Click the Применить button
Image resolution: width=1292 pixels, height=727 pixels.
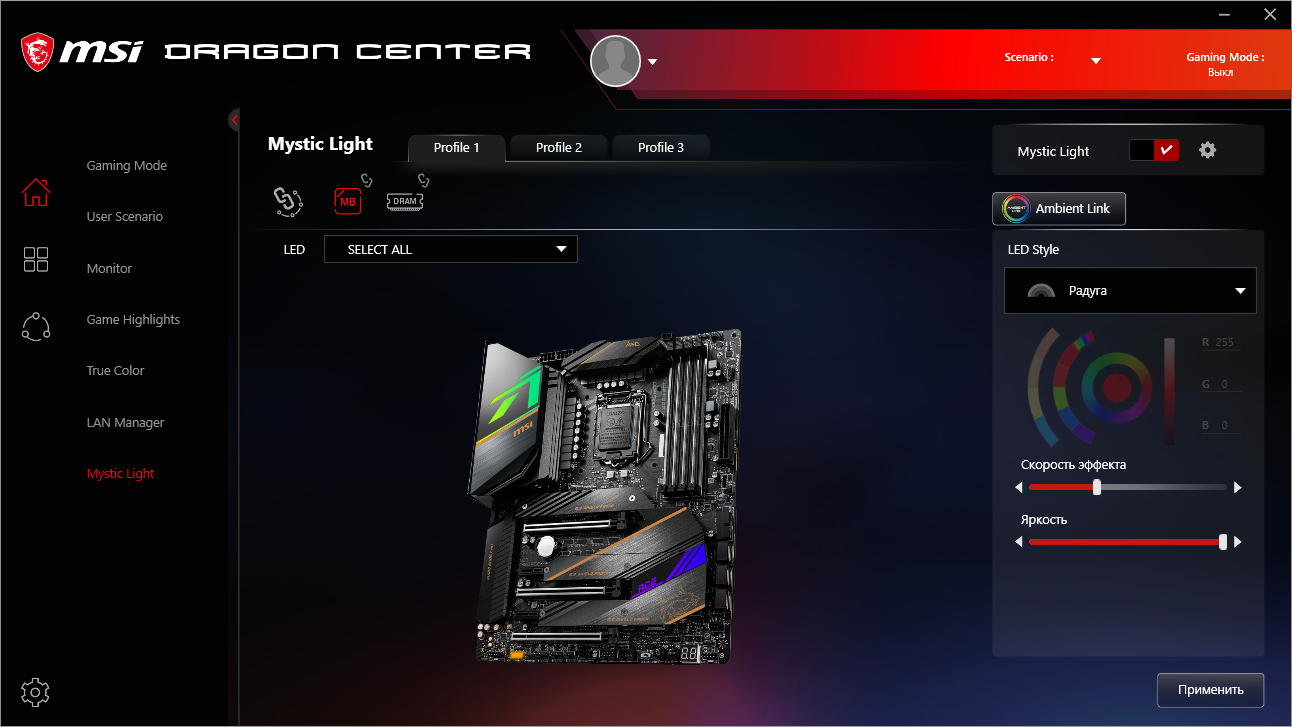[x=1210, y=690]
